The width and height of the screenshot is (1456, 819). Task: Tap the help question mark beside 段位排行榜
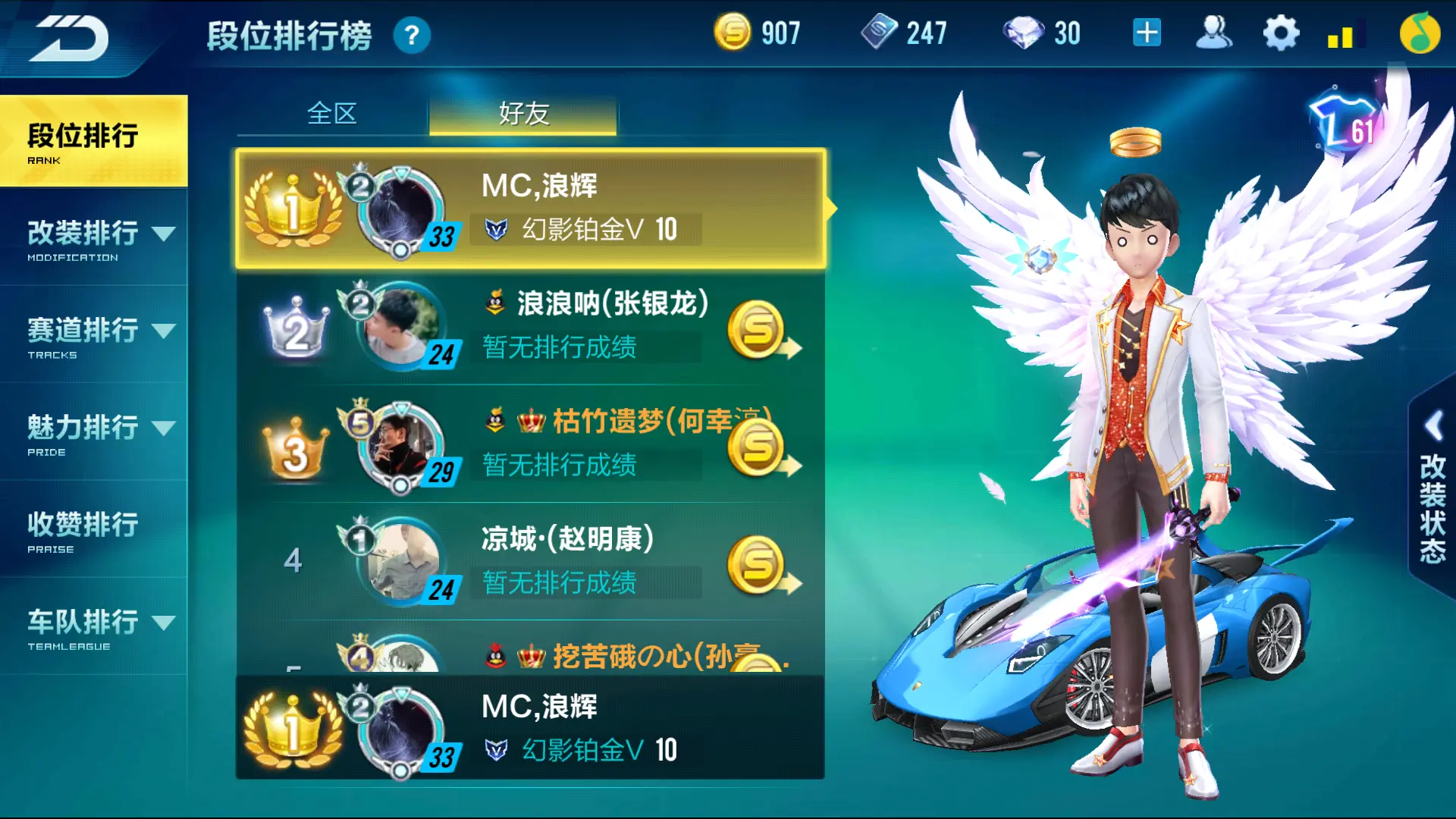410,35
